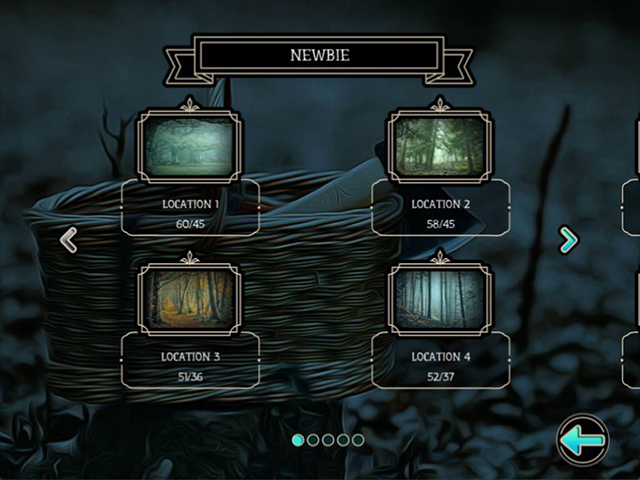Open the Location 2 level
Viewport: 640px width, 480px height.
tap(440, 148)
